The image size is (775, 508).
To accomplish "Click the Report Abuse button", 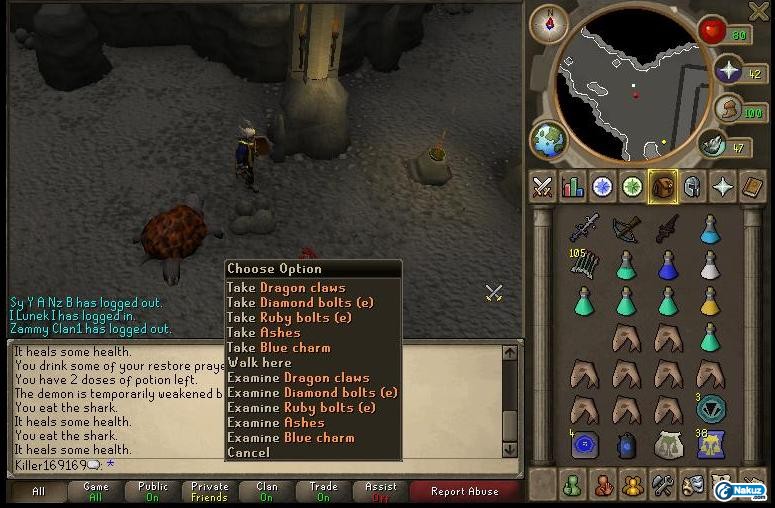I will pyautogui.click(x=464, y=491).
